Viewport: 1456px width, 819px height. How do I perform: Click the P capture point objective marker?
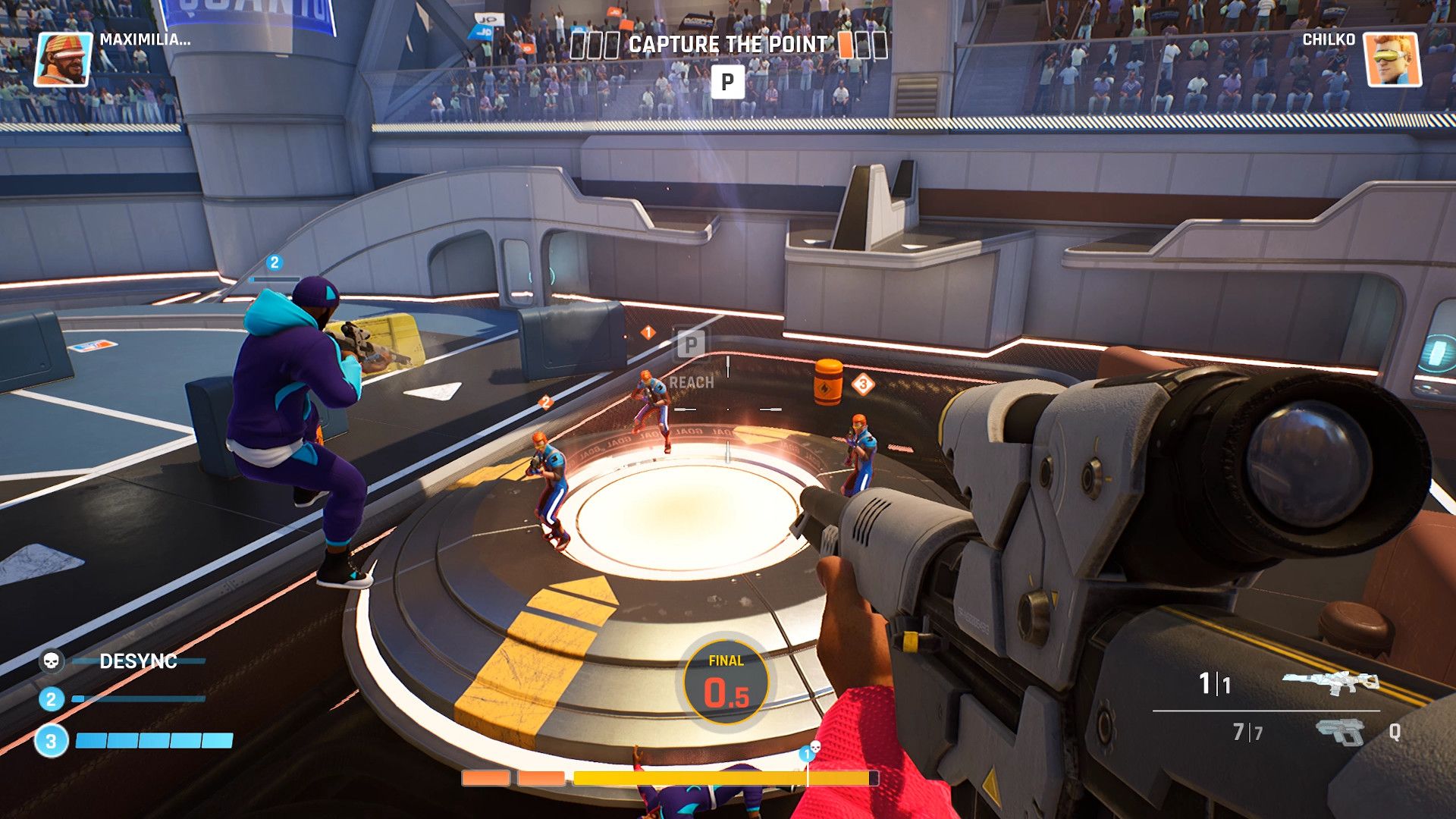pyautogui.click(x=727, y=81)
